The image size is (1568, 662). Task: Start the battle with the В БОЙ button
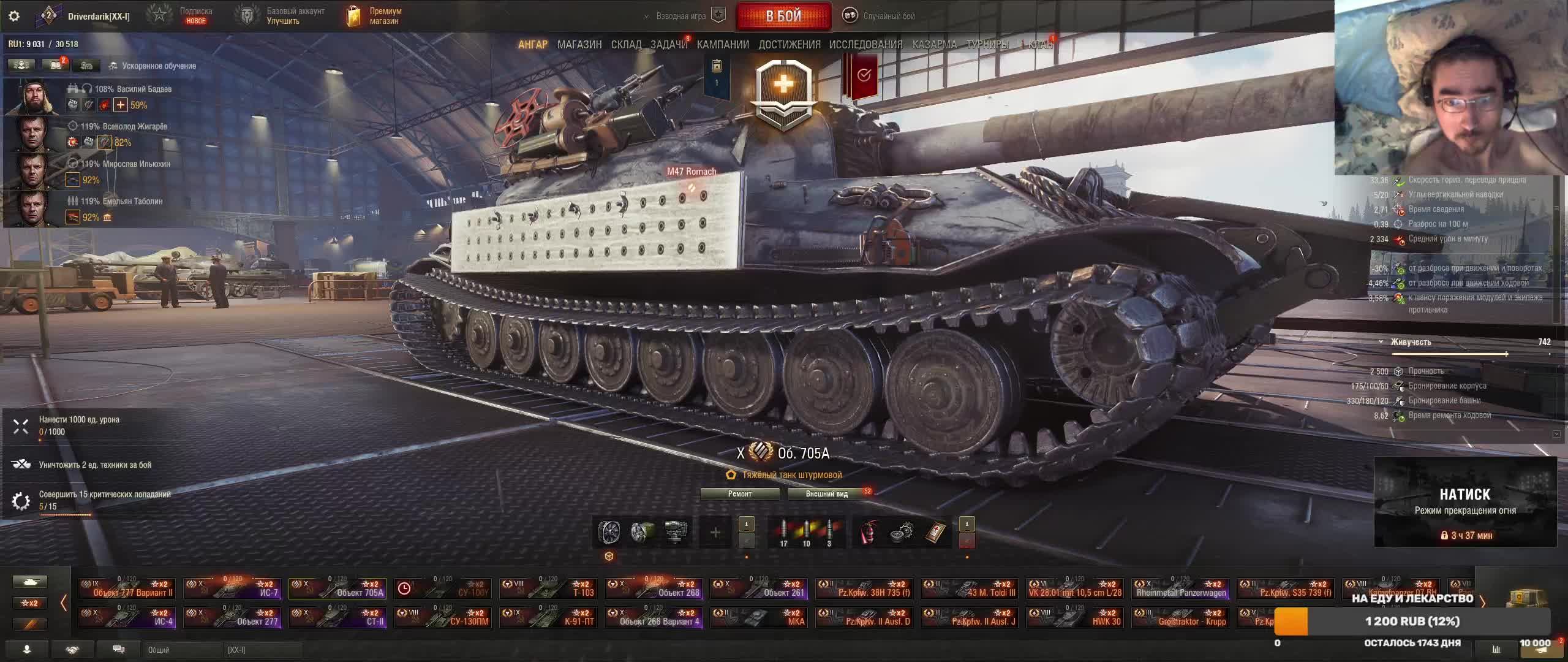[x=783, y=16]
